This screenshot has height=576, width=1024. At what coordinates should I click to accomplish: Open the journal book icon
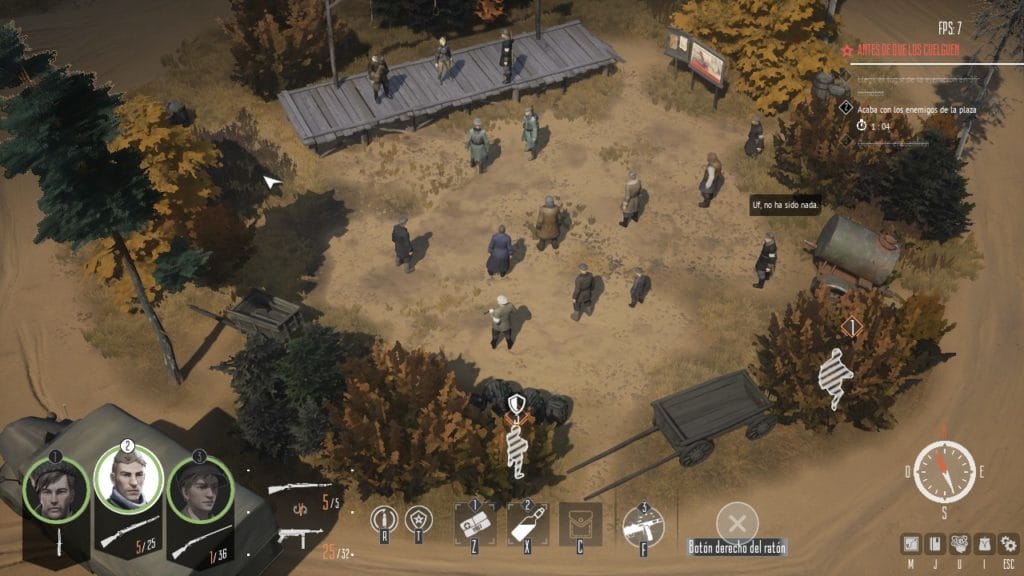pyautogui.click(x=936, y=543)
